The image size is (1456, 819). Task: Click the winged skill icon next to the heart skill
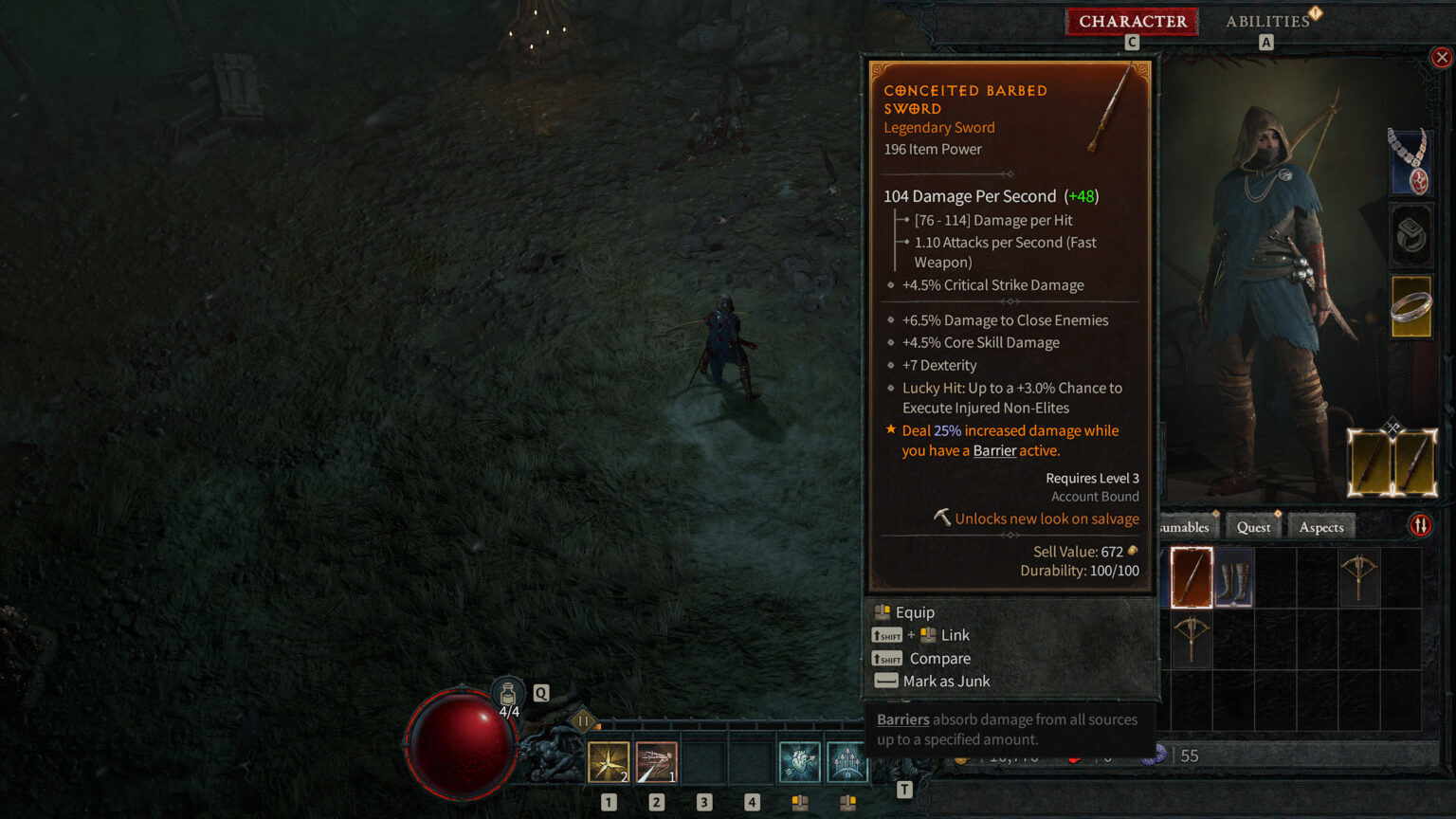point(846,761)
